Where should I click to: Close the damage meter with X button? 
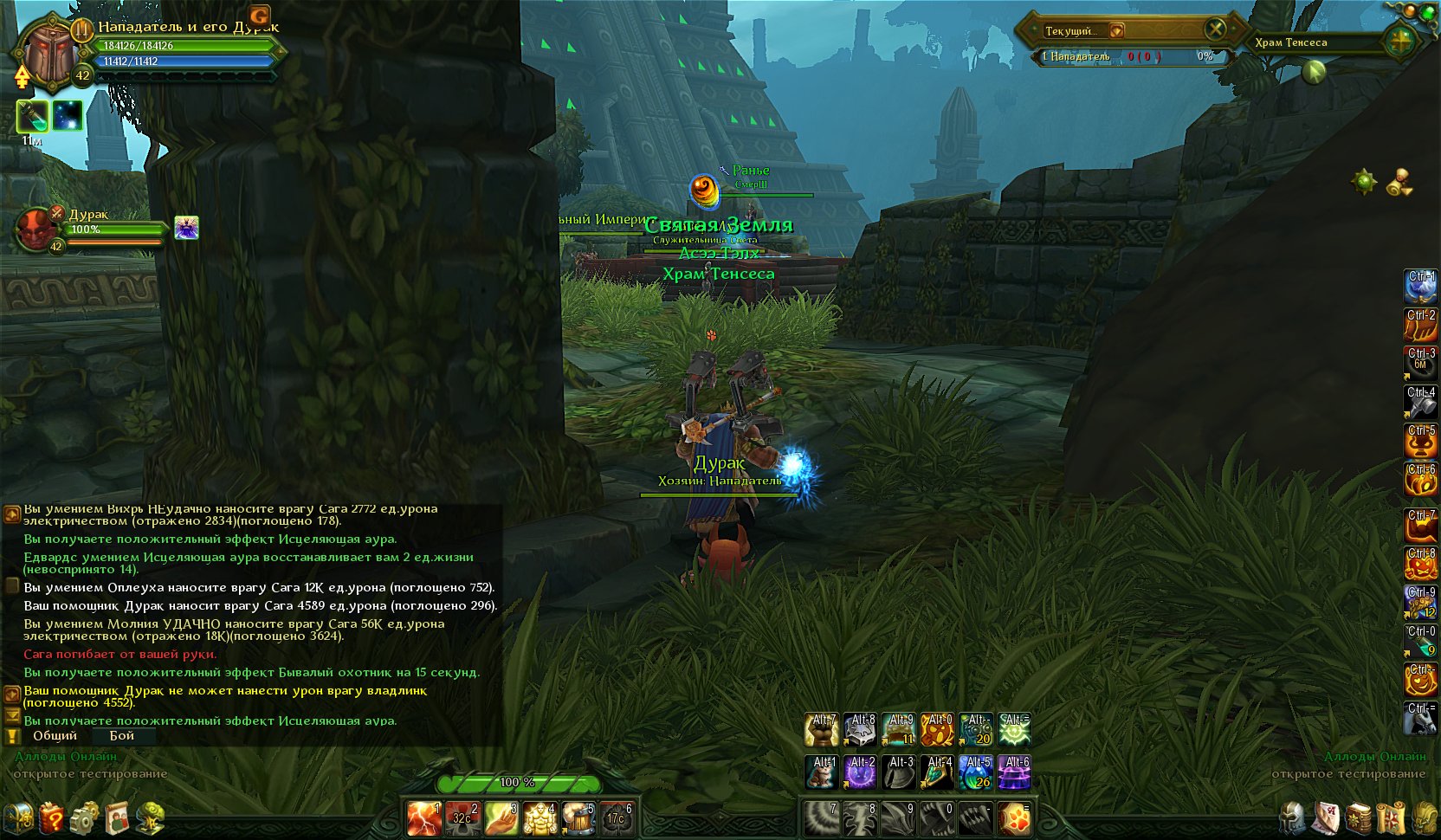click(x=1216, y=29)
